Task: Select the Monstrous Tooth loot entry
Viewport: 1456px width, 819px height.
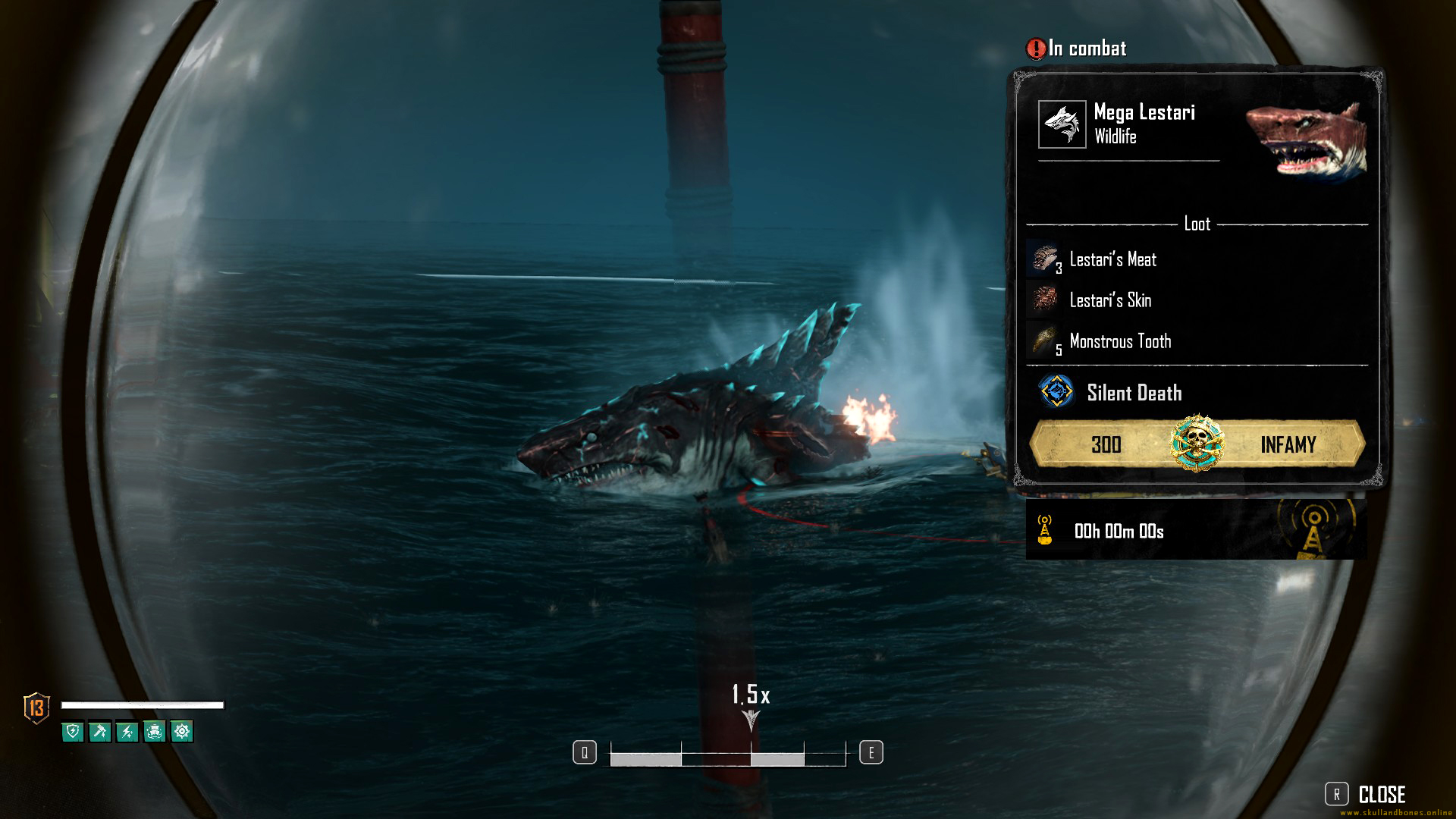Action: pyautogui.click(x=1119, y=341)
